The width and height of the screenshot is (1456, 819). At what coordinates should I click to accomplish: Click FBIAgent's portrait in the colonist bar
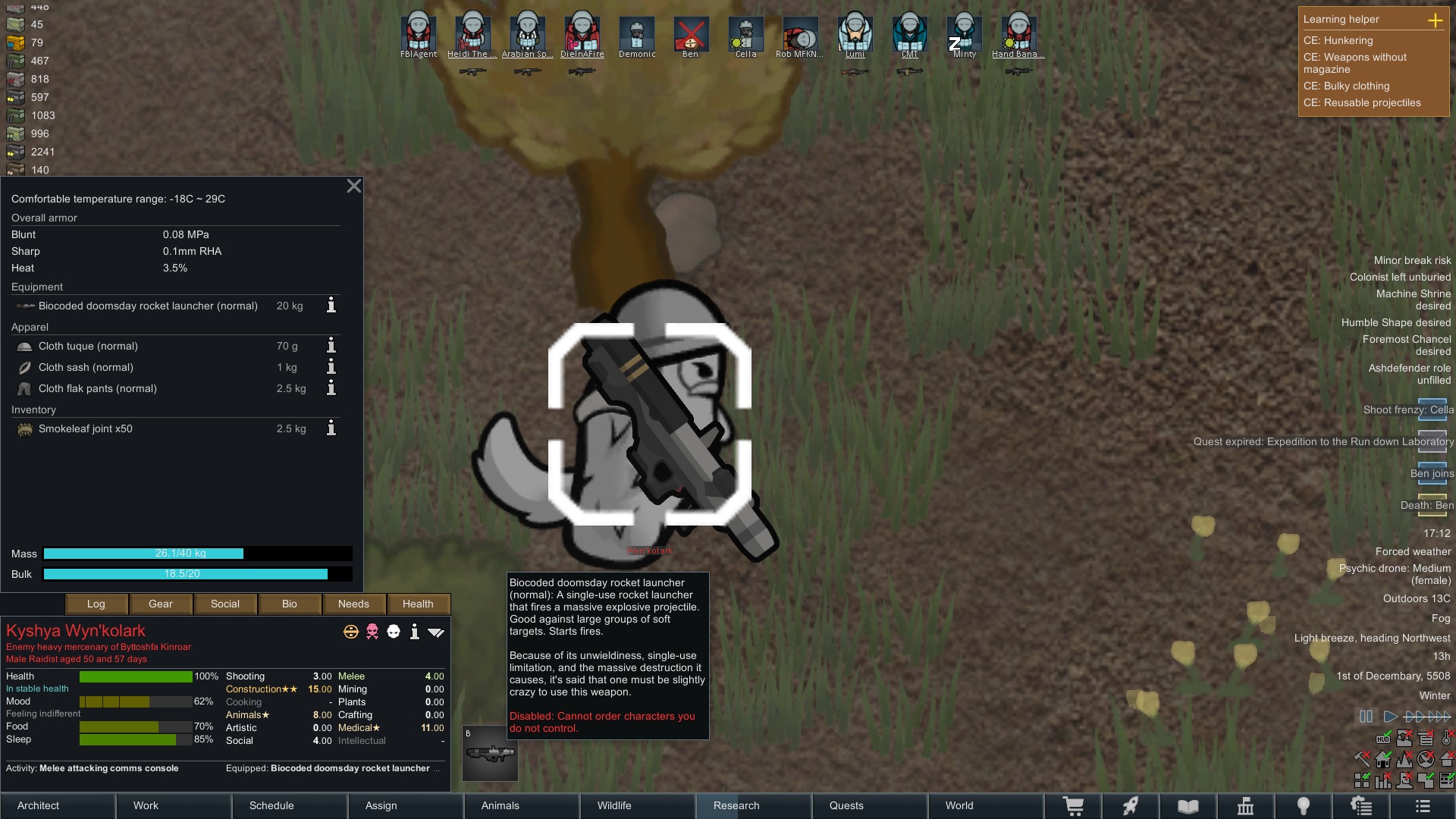[419, 30]
